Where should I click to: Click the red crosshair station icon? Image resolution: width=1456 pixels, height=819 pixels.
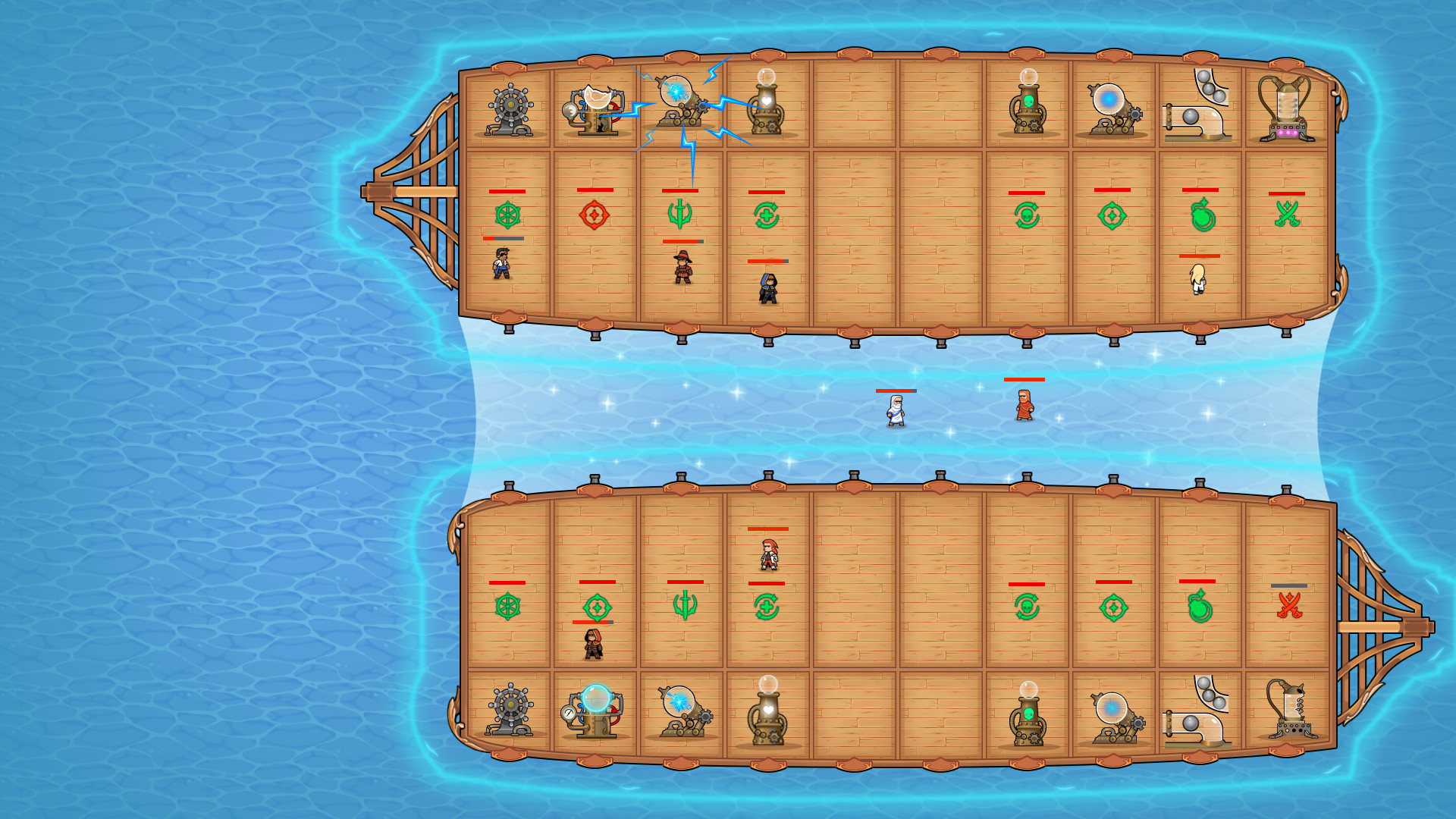coord(595,215)
